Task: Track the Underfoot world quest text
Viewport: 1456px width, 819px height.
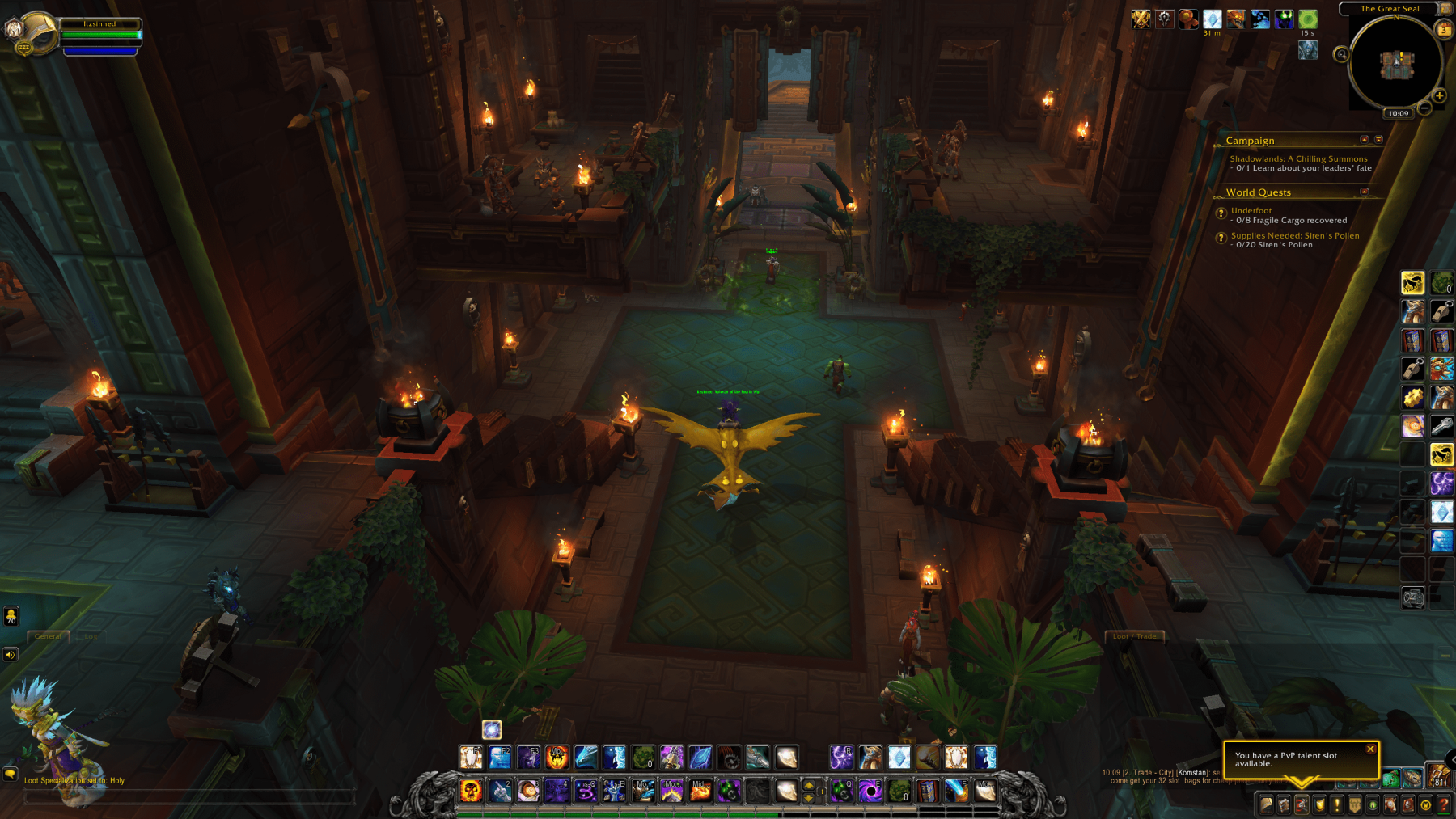Action: [1250, 210]
